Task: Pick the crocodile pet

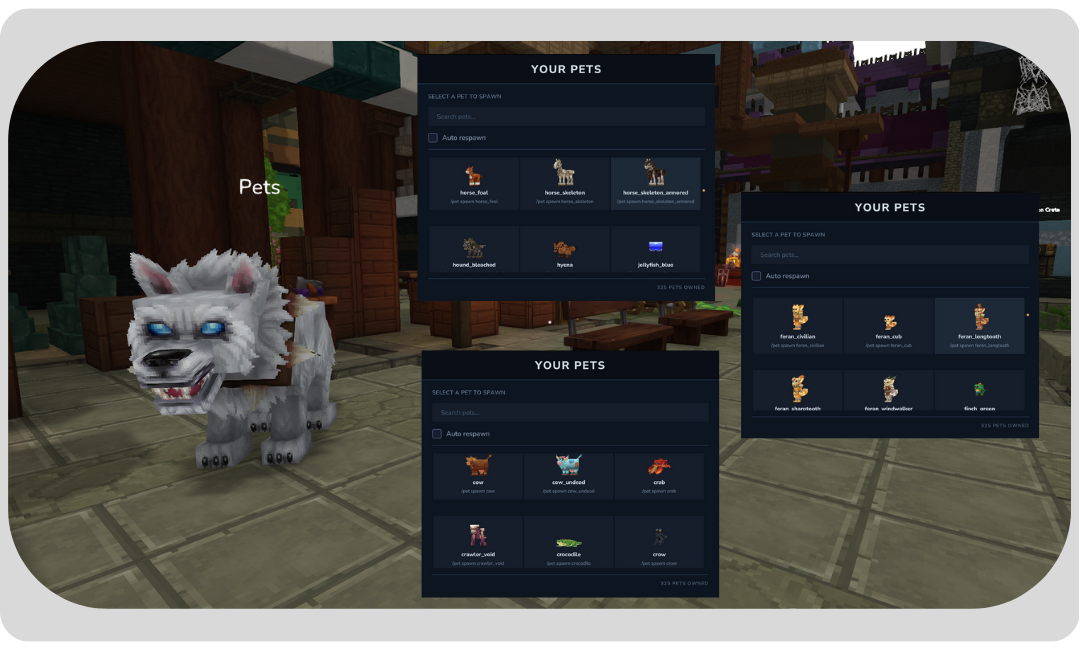Action: [x=569, y=541]
